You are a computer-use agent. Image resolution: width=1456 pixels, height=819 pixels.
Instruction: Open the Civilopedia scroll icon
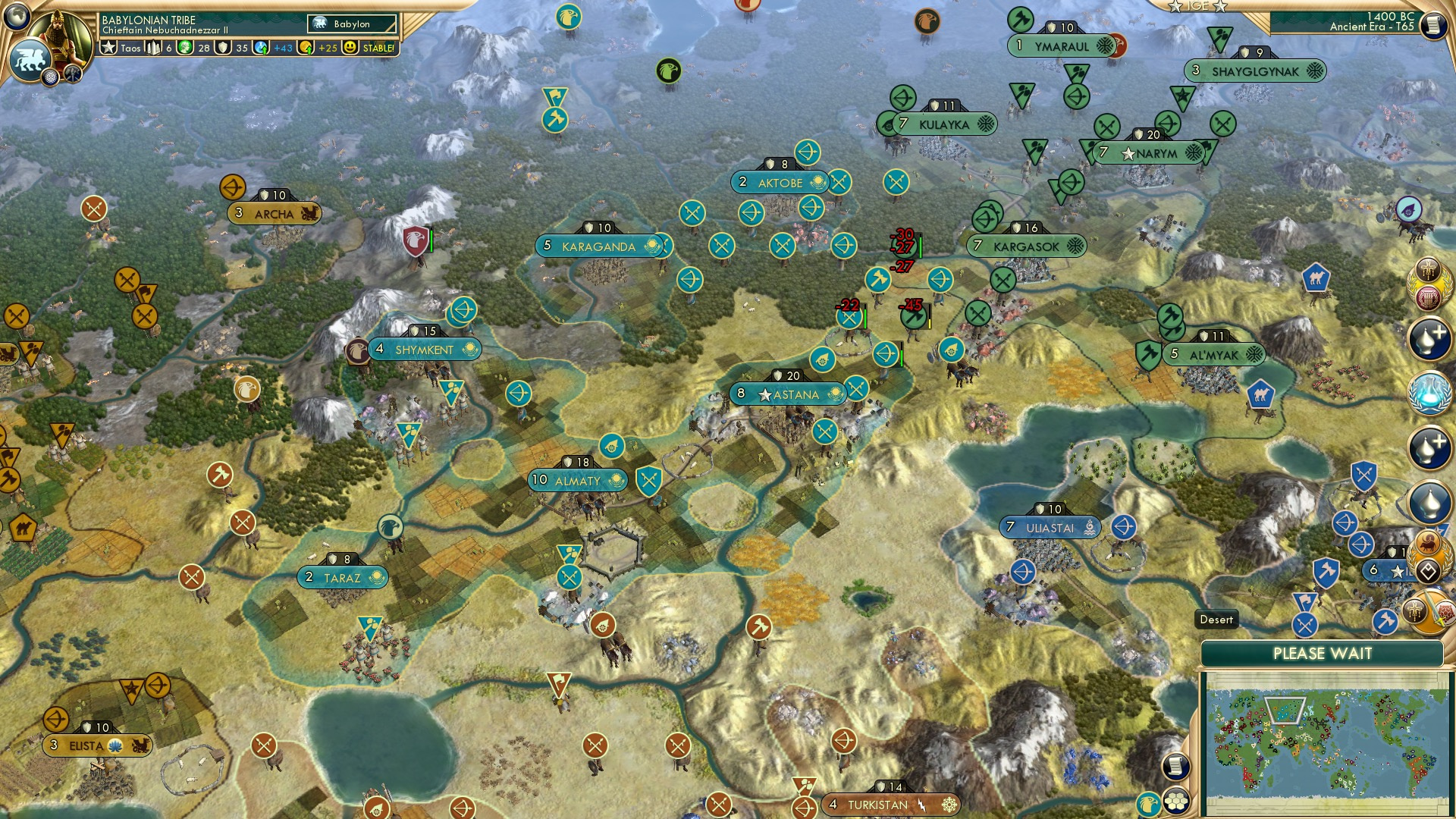pyautogui.click(x=1433, y=24)
